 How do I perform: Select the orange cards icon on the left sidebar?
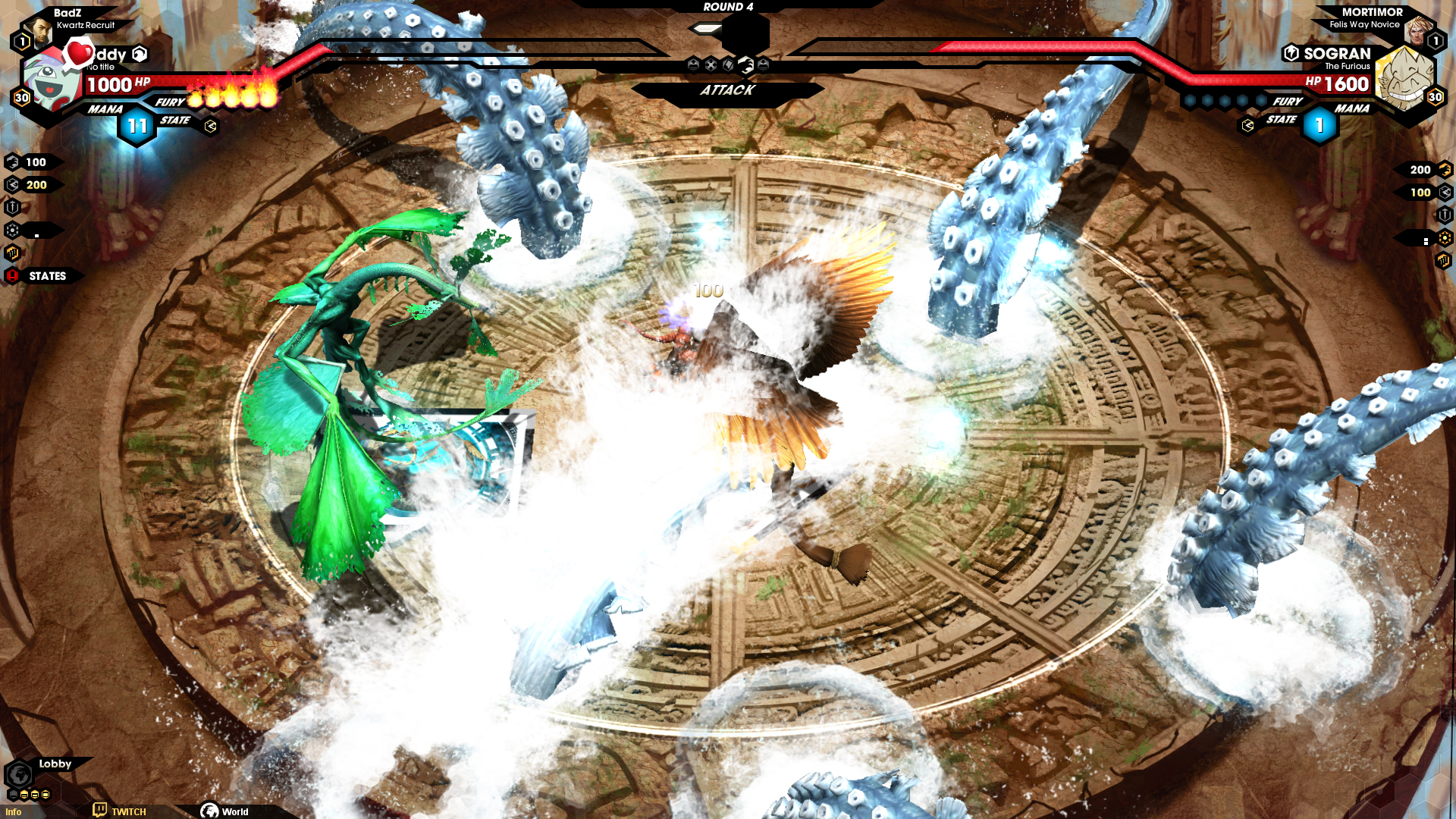point(12,253)
